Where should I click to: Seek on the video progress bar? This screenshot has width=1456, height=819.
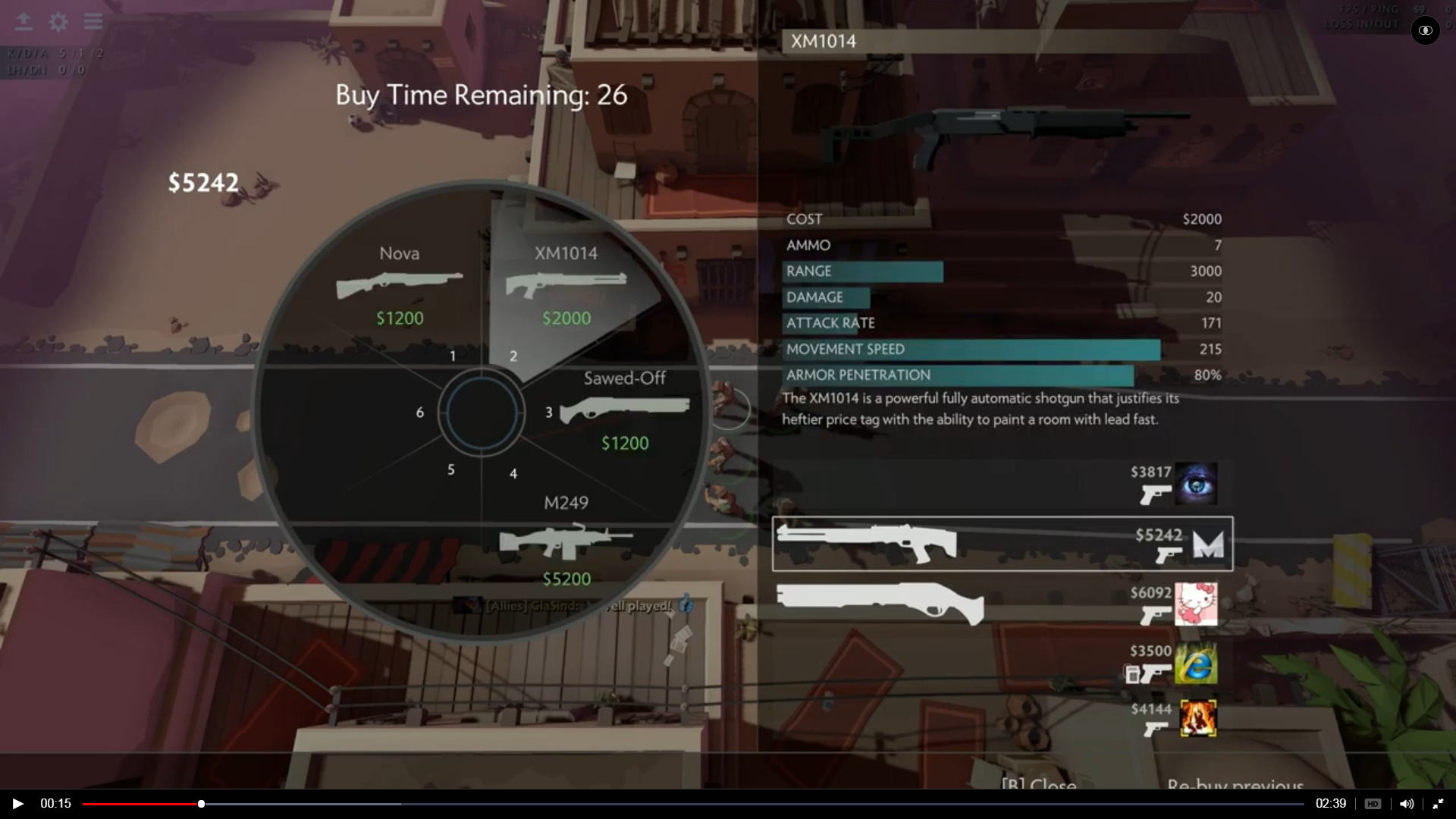(682, 804)
